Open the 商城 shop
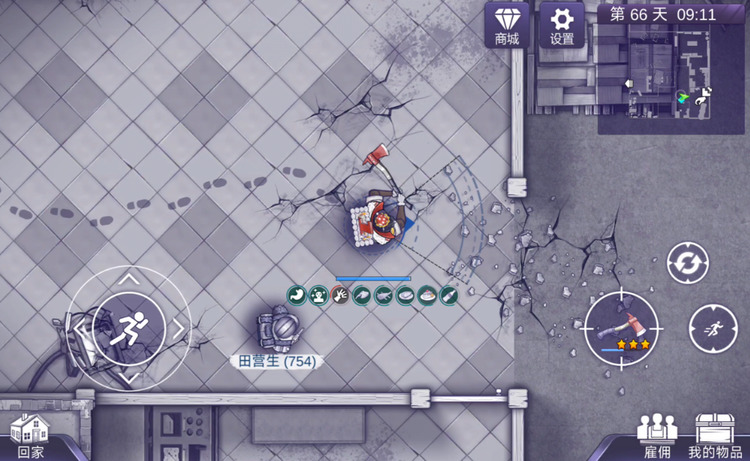The height and width of the screenshot is (461, 750). point(507,25)
